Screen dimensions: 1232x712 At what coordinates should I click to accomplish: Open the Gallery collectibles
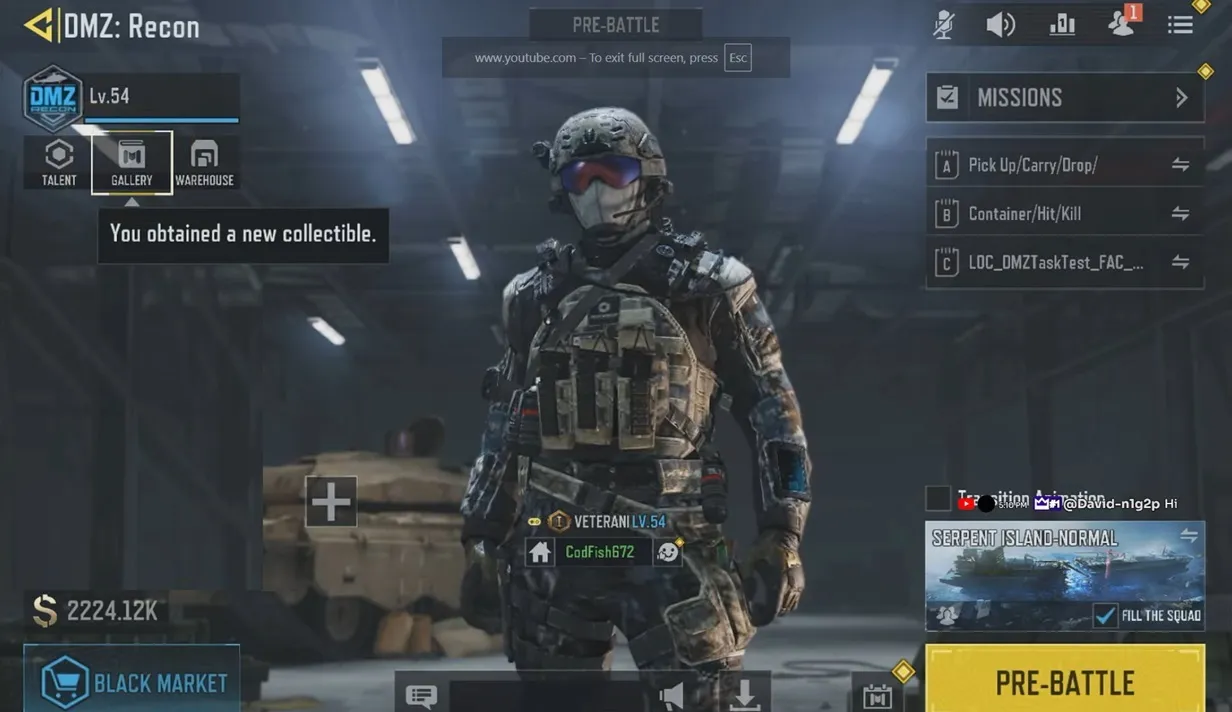tap(132, 162)
